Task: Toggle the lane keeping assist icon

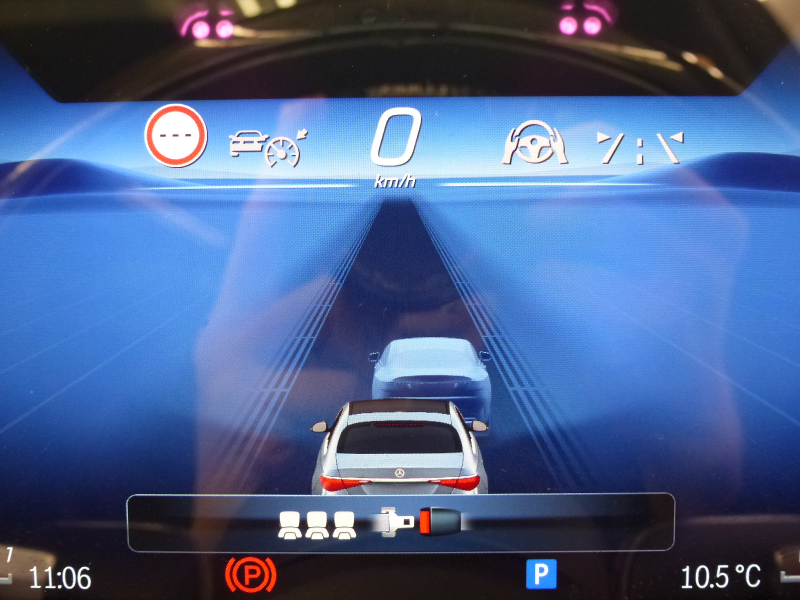Action: click(x=638, y=146)
